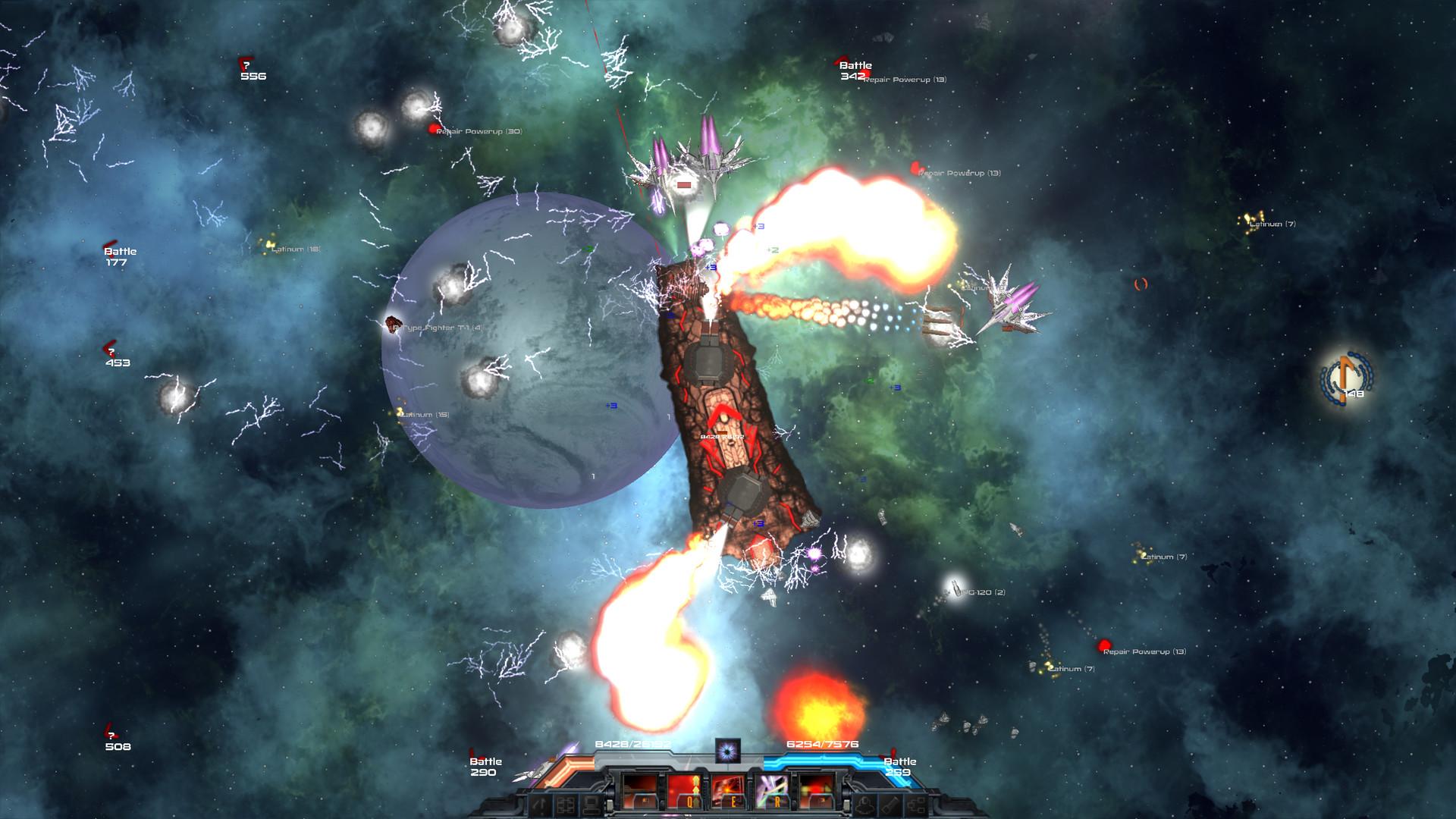Open the pilot icon on right HUD
This screenshot has width=1456, height=819.
tap(864, 805)
